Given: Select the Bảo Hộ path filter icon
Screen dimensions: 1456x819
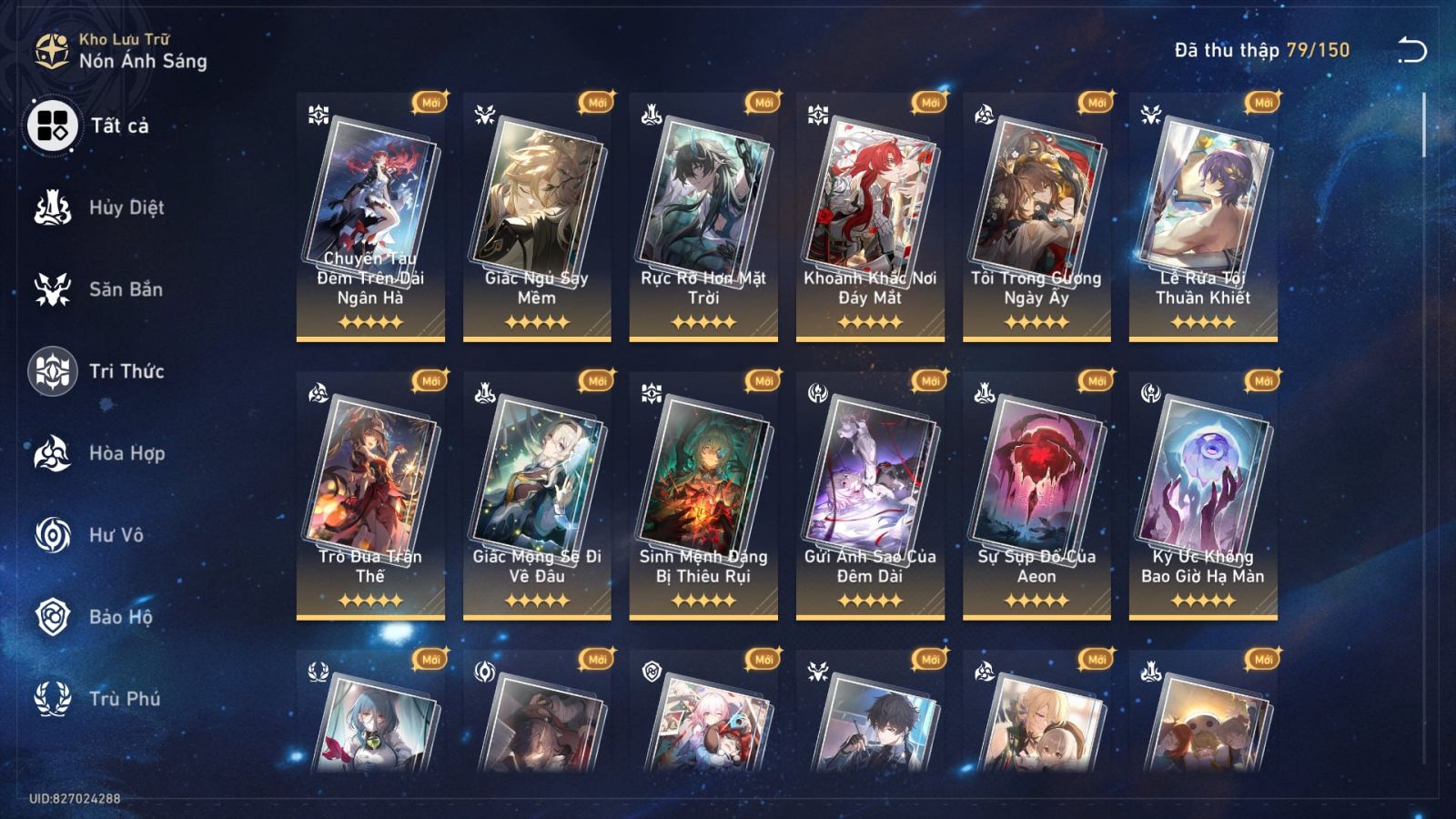Looking at the screenshot, I should tap(53, 617).
